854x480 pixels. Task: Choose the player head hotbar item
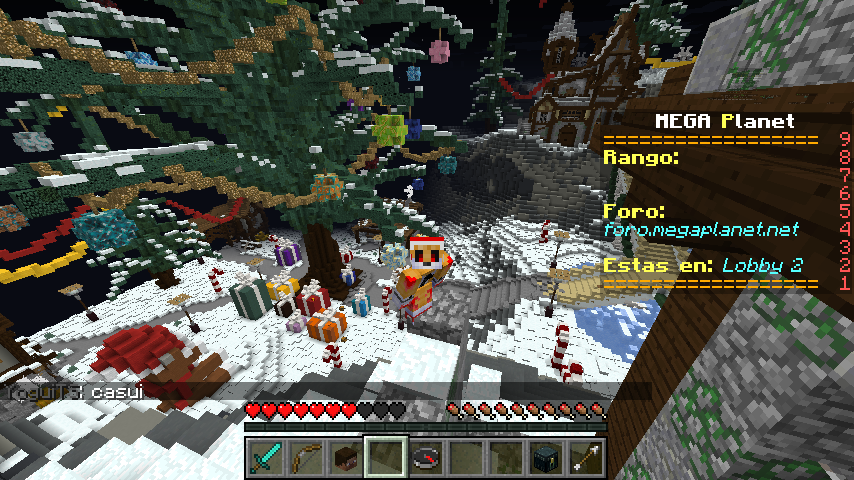tap(345, 457)
